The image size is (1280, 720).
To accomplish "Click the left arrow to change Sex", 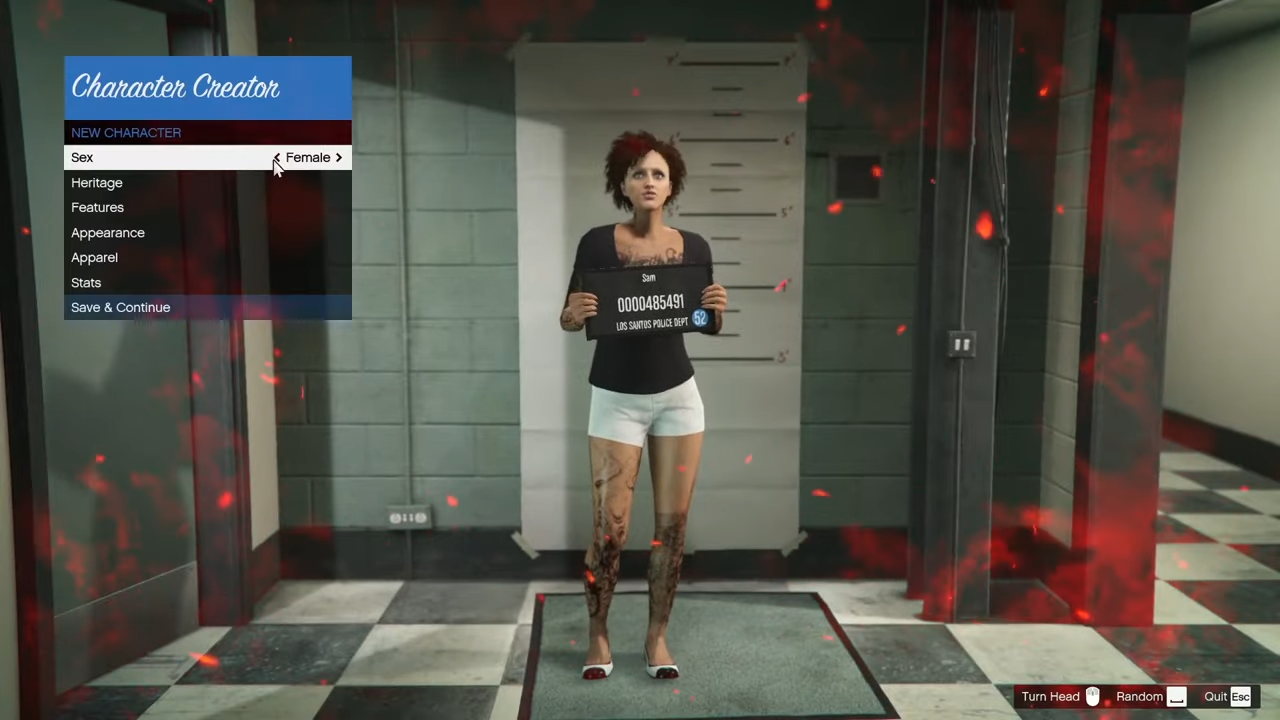I will pos(277,157).
